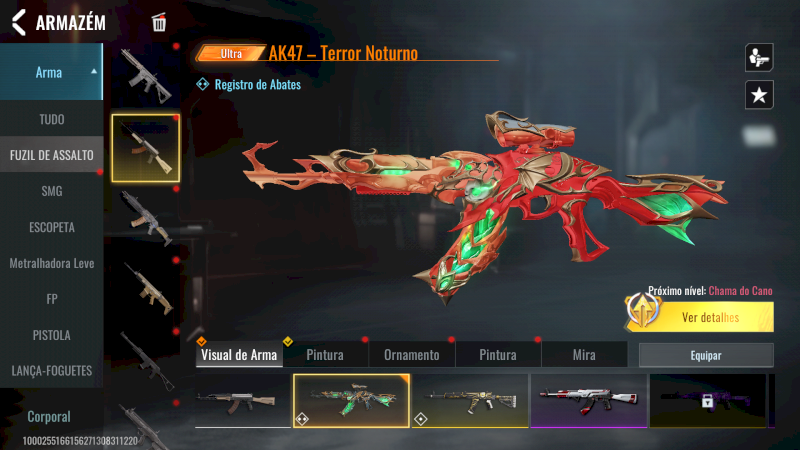Viewport: 800px width, 450px height.
Task: Click the yellow Ver detalhes button
Action: click(x=710, y=318)
